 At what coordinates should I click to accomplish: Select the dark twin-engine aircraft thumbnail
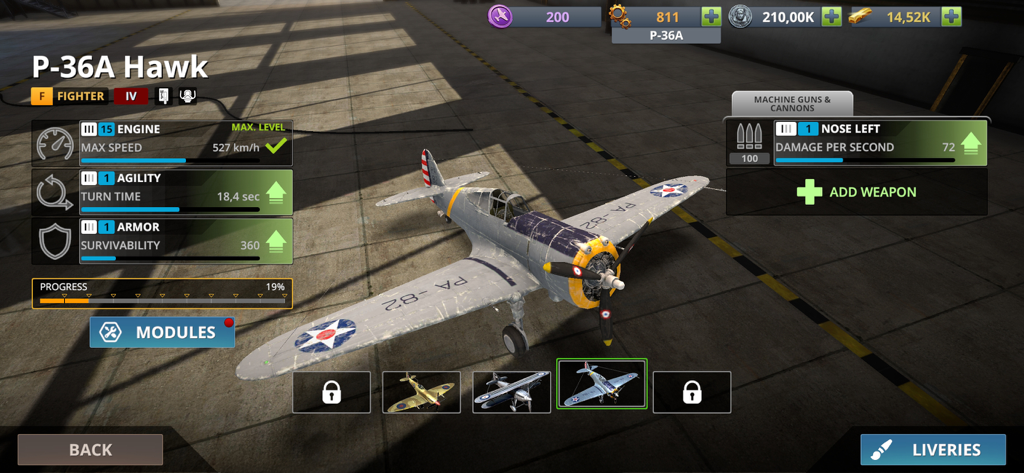pyautogui.click(x=511, y=392)
